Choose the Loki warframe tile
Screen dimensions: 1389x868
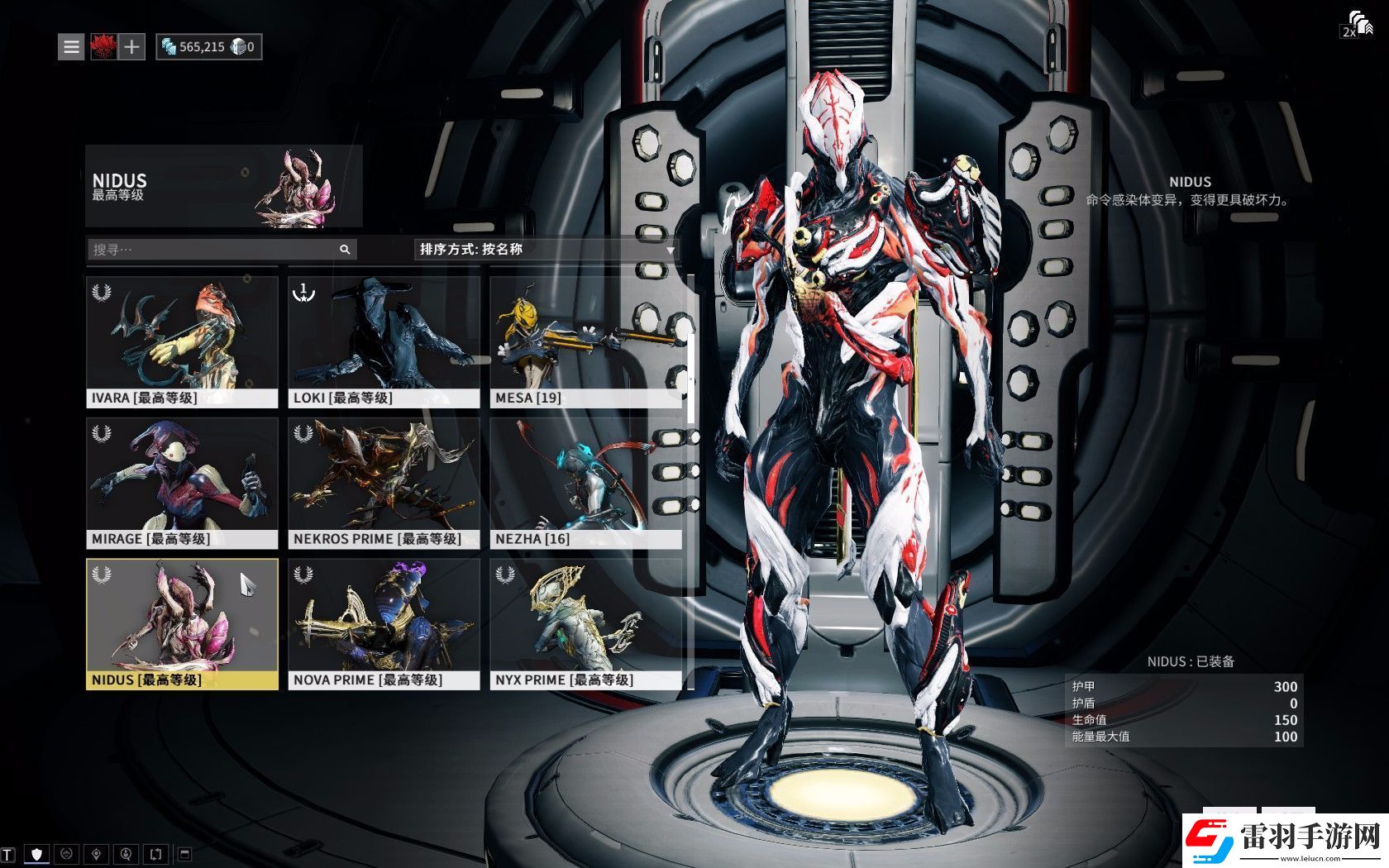384,341
